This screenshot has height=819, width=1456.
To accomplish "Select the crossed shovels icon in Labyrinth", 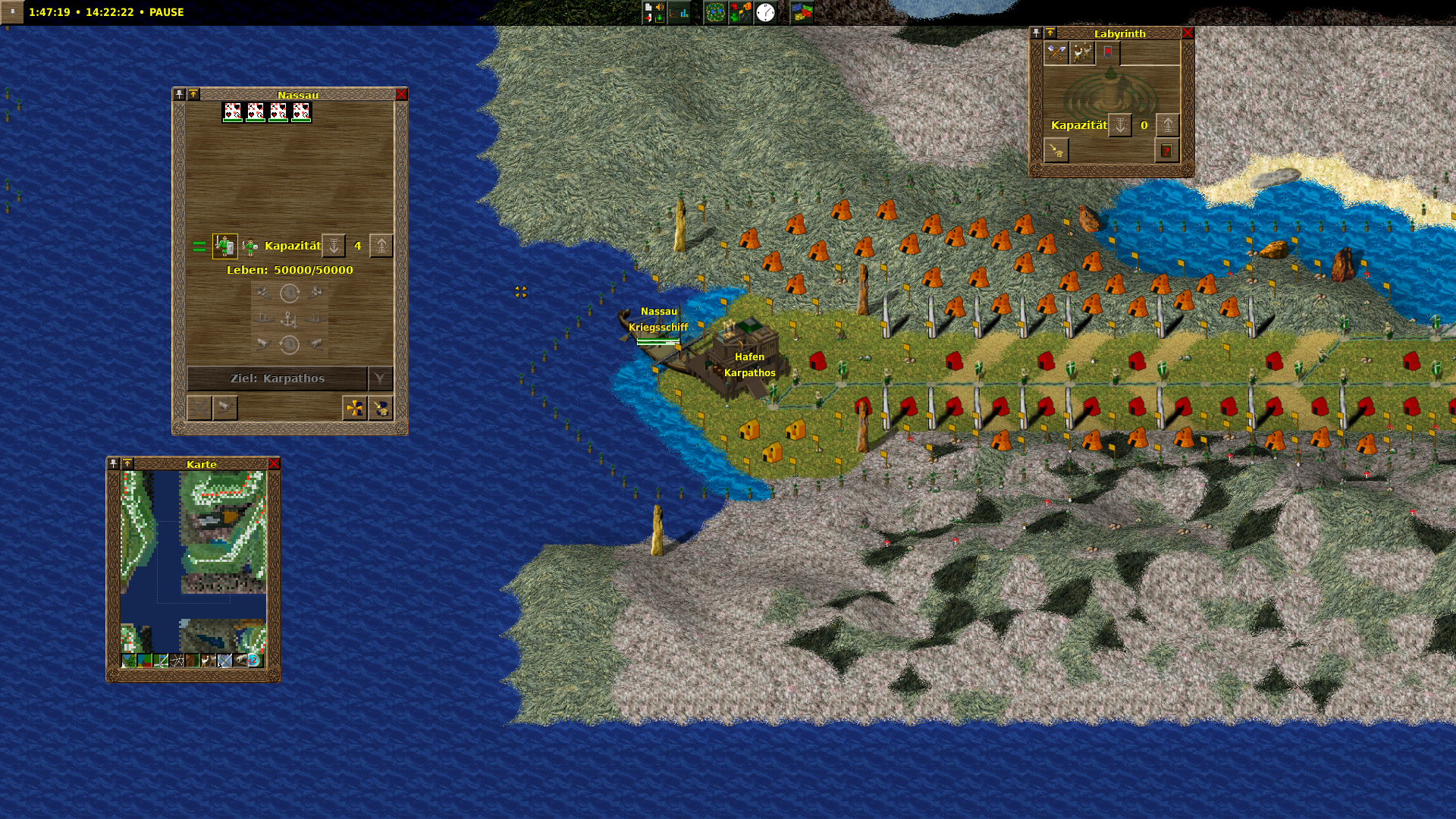I will point(1056,52).
